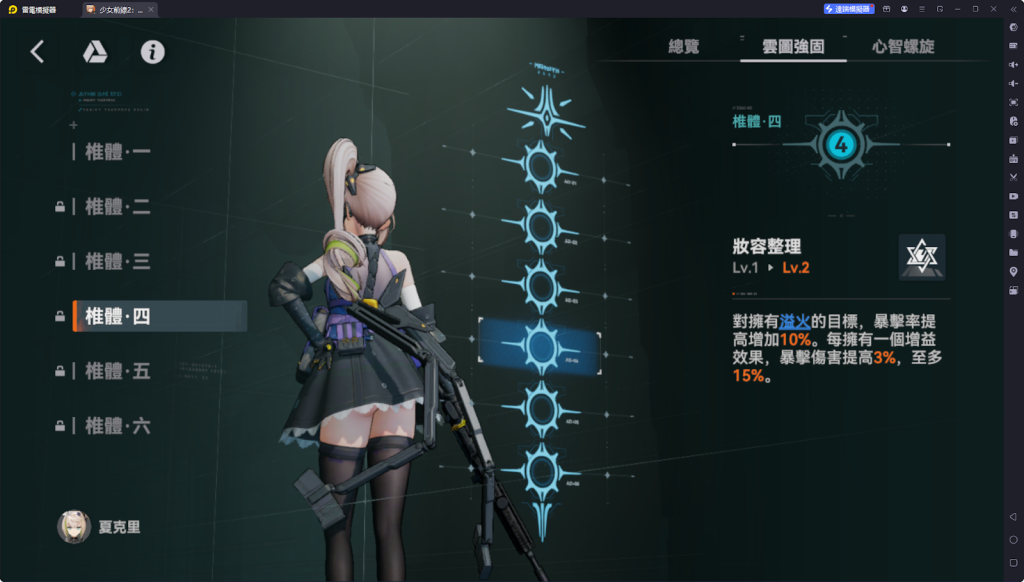Open the info circle icon
Image resolution: width=1024 pixels, height=582 pixels.
coord(152,52)
